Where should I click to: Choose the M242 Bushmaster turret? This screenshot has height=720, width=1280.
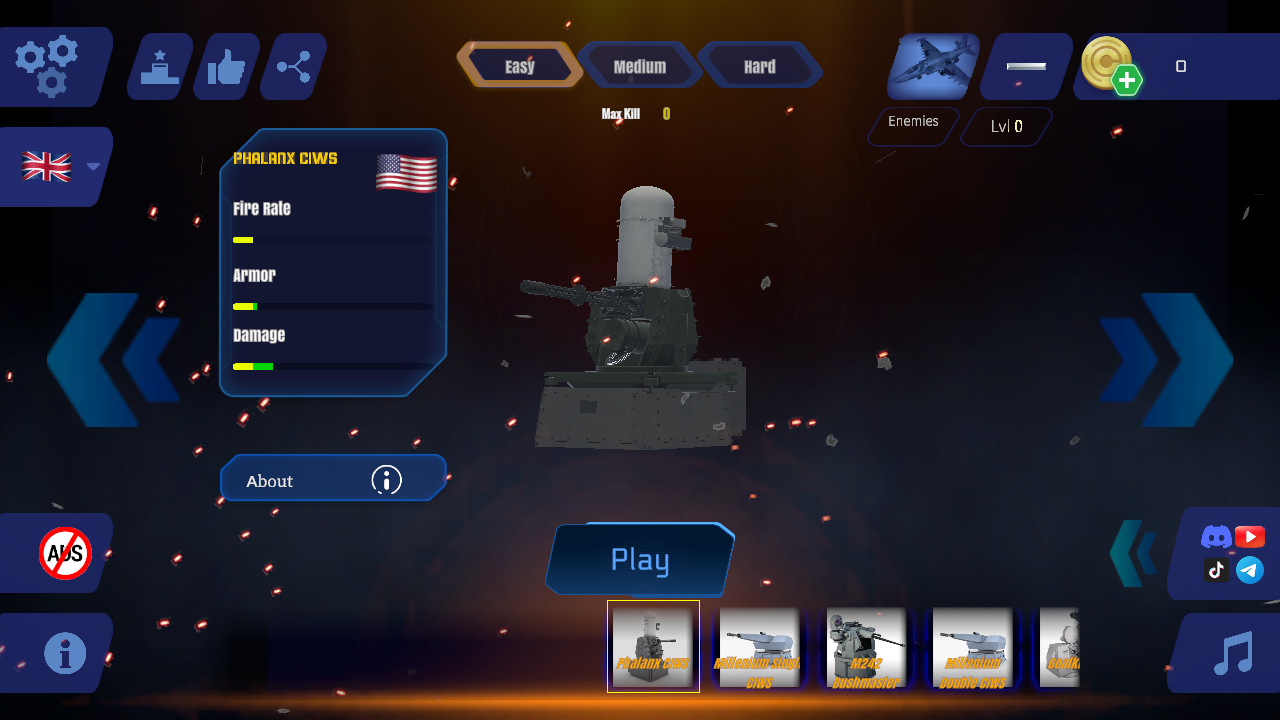865,647
